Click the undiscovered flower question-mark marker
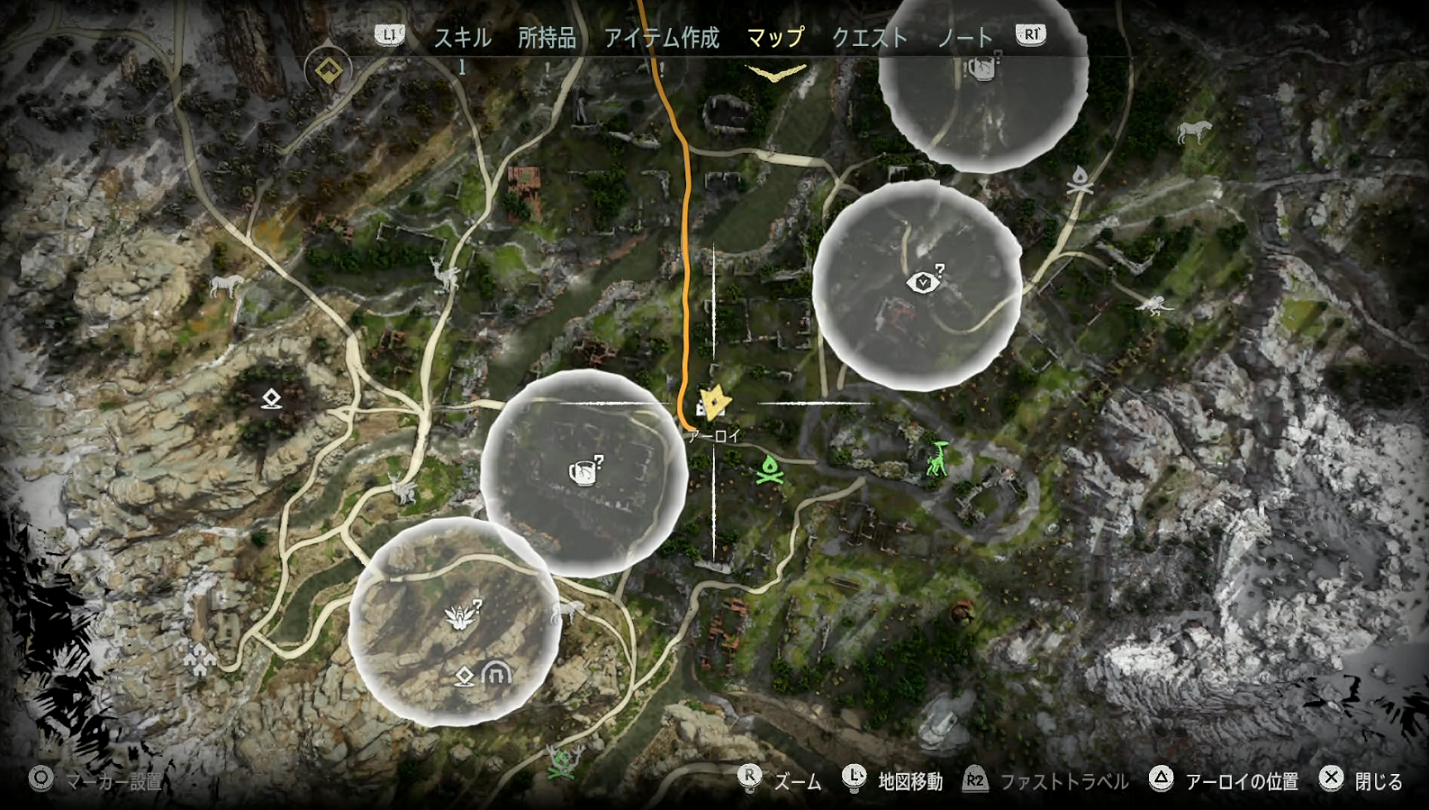 [x=462, y=614]
